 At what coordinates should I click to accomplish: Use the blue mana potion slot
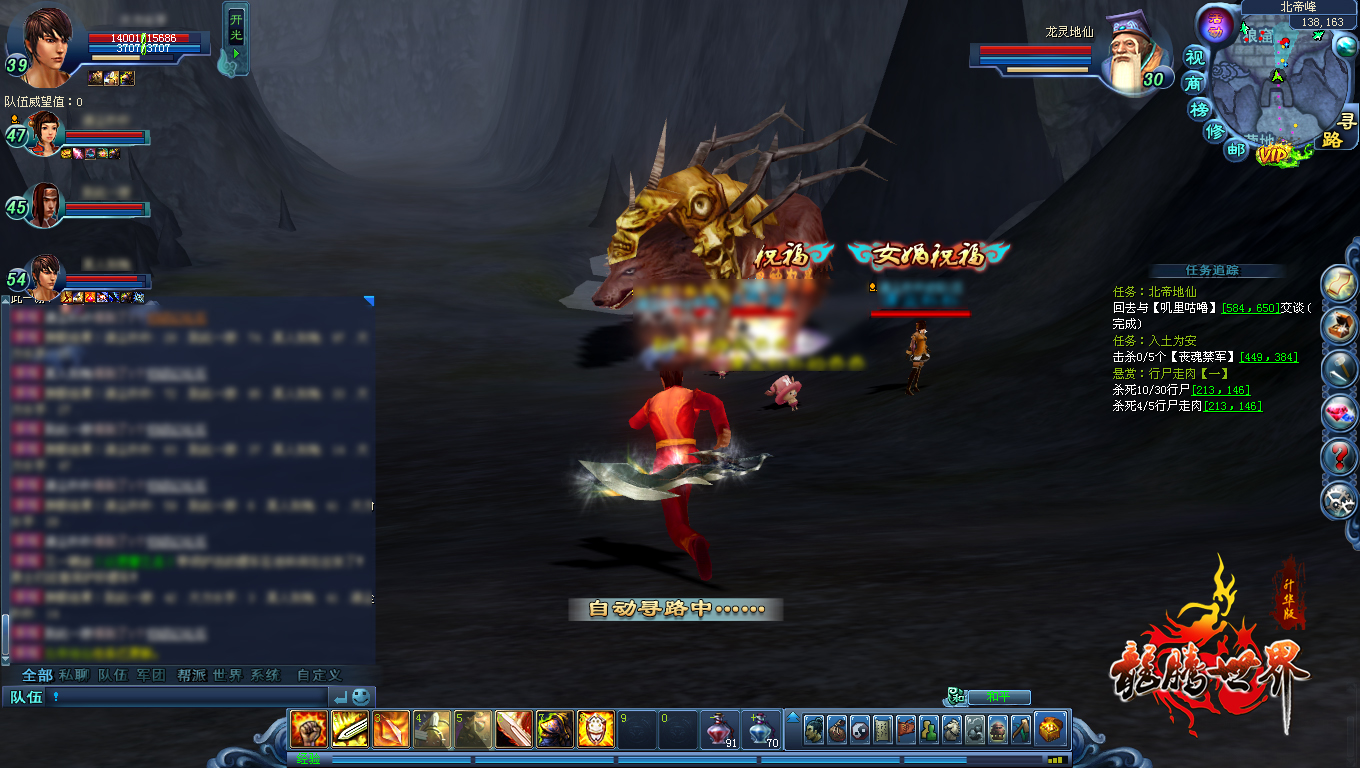coord(760,730)
